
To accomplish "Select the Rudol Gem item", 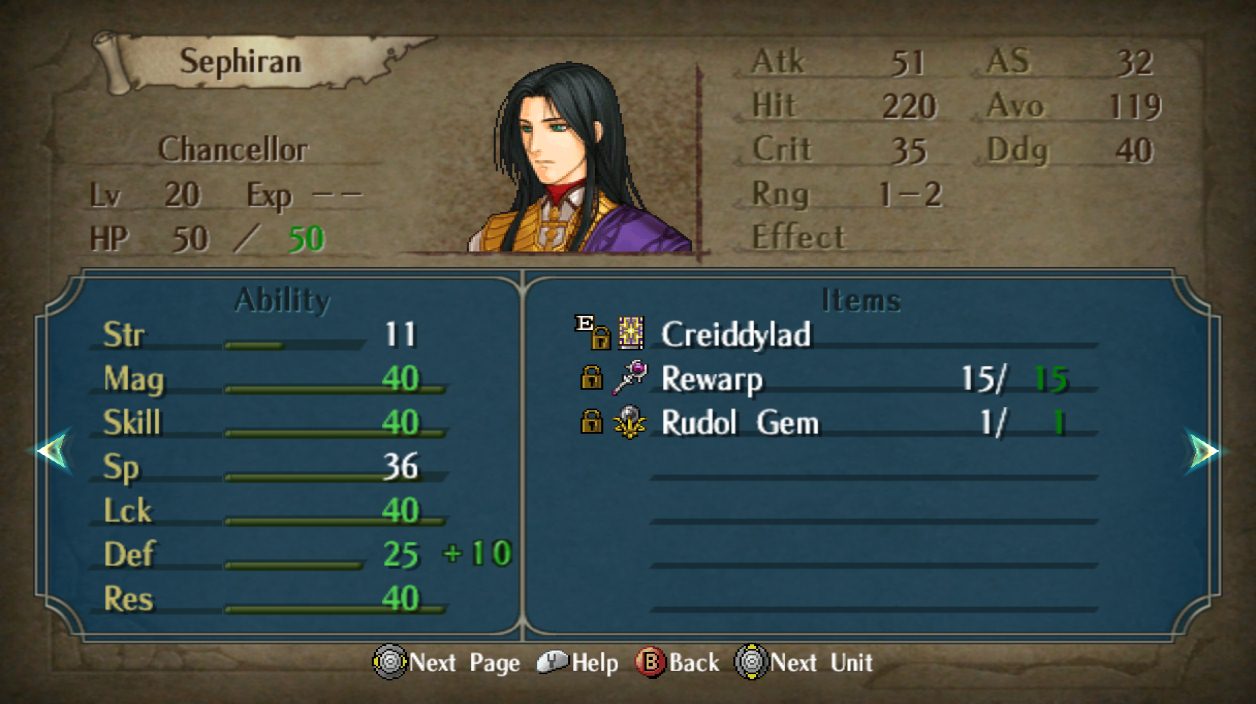I will [x=739, y=423].
